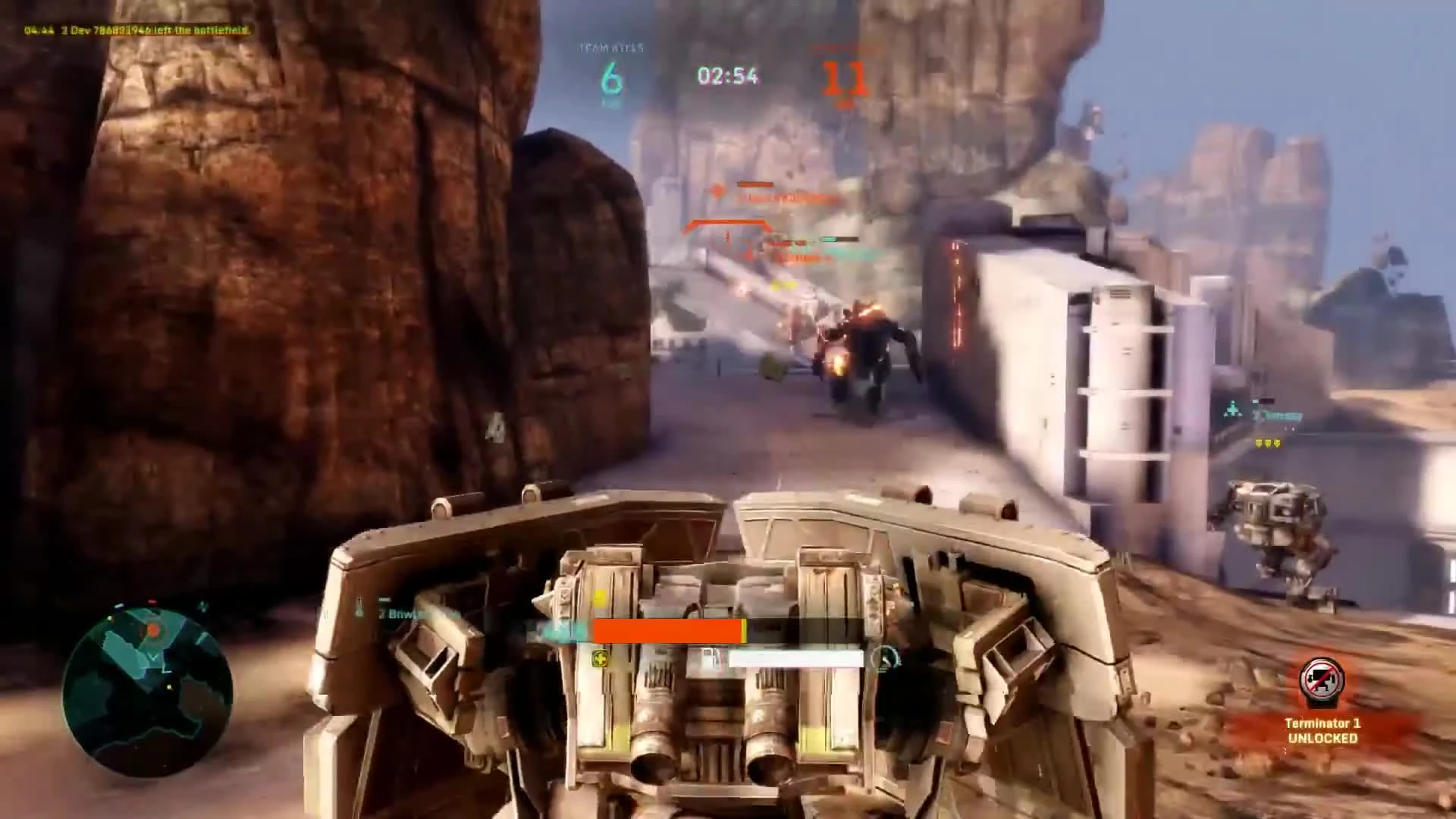Select the yellow repair kit icon

600,659
